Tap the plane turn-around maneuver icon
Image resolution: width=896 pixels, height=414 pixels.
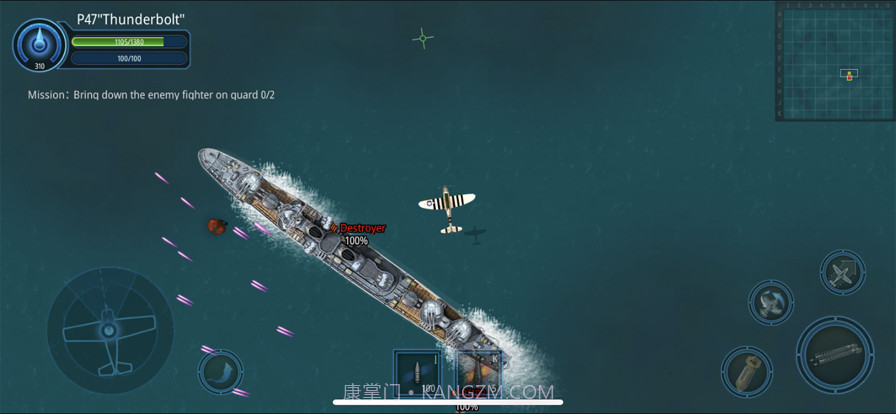(771, 301)
